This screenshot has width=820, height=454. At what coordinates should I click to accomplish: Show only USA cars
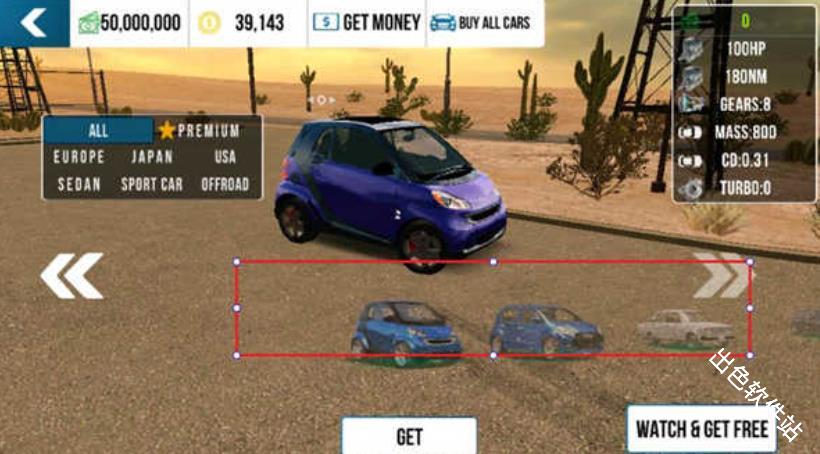(225, 157)
